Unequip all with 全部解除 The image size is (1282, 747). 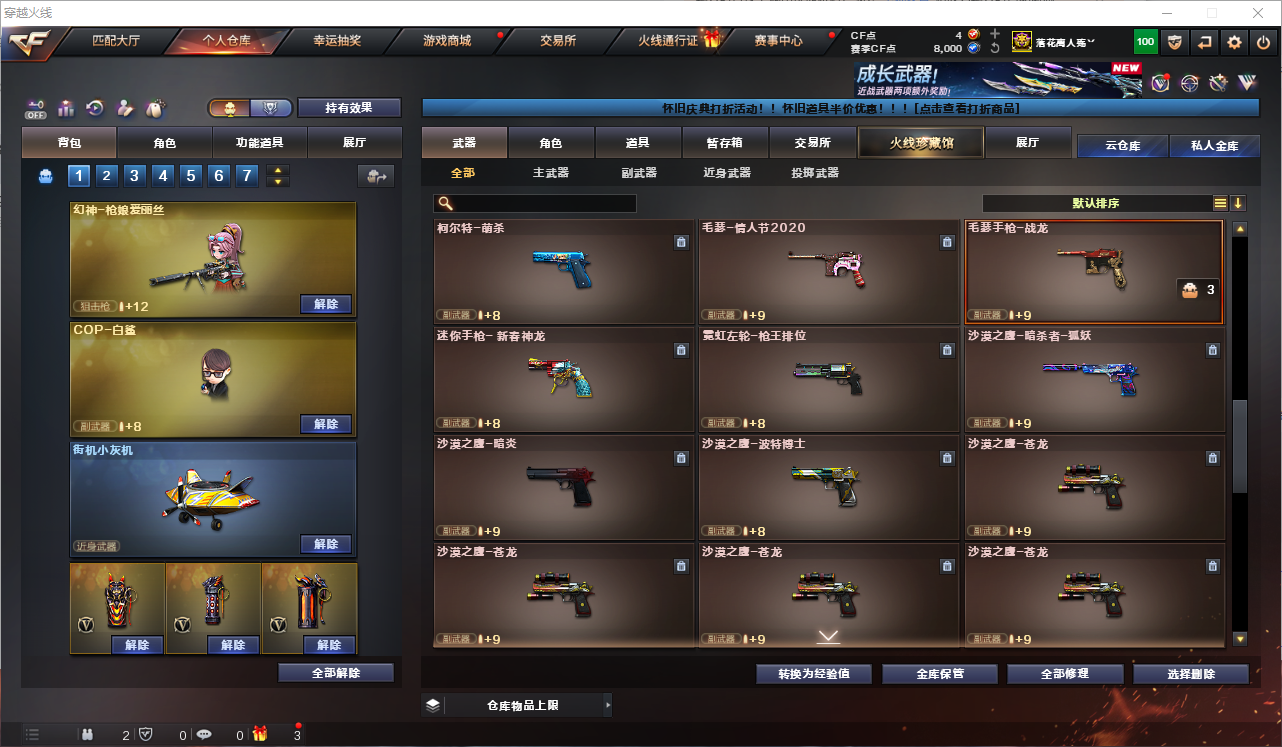click(x=336, y=673)
